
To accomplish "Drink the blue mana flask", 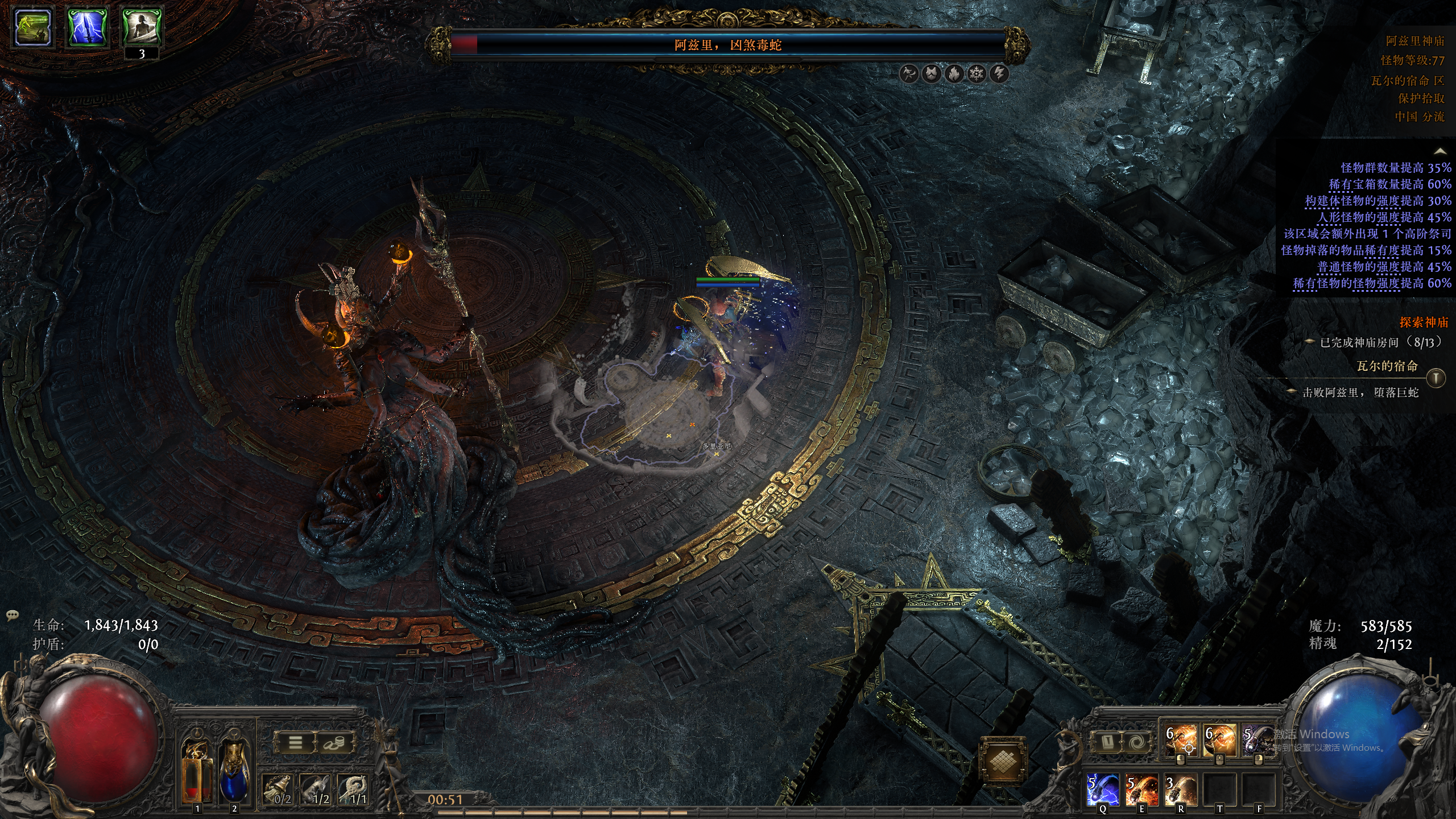I will pos(234,768).
